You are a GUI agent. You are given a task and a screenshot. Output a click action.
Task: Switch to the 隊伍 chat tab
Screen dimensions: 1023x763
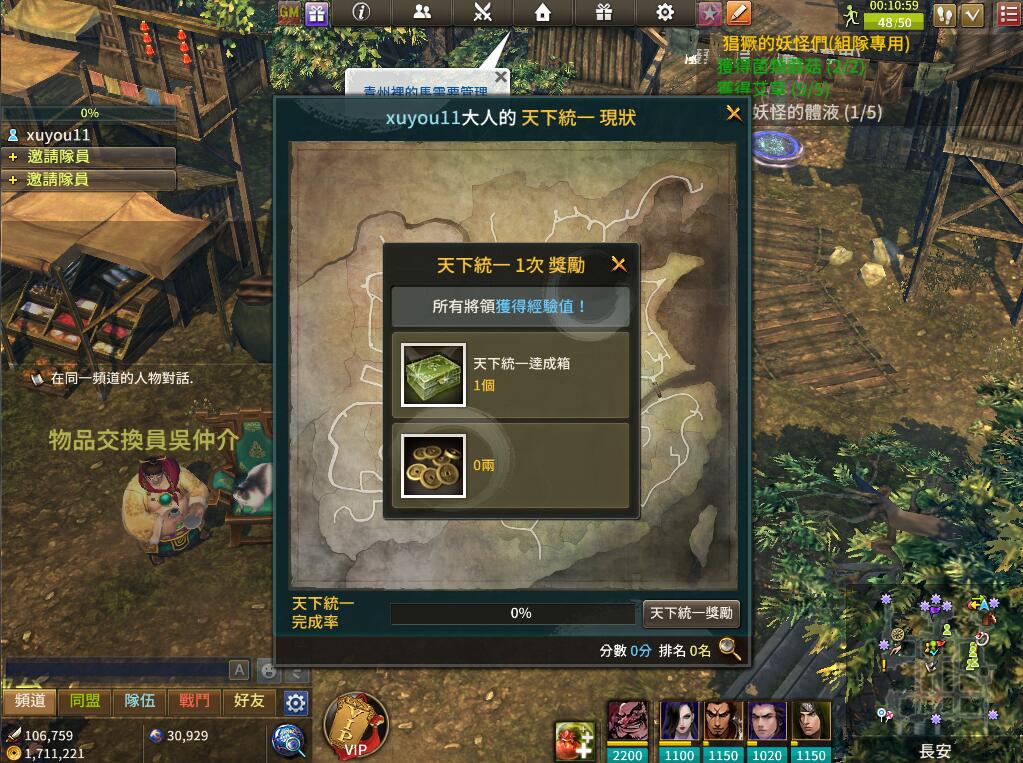(x=139, y=701)
